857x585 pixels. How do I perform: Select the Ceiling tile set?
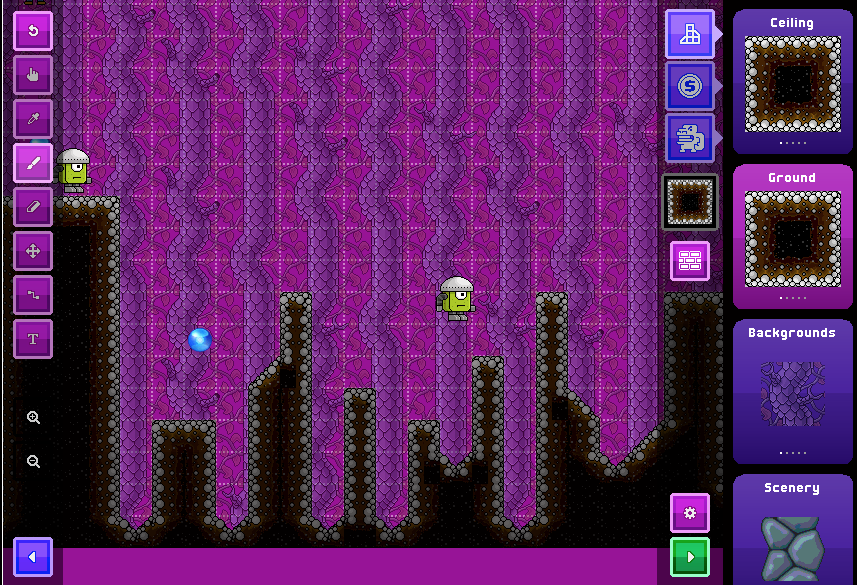[792, 82]
